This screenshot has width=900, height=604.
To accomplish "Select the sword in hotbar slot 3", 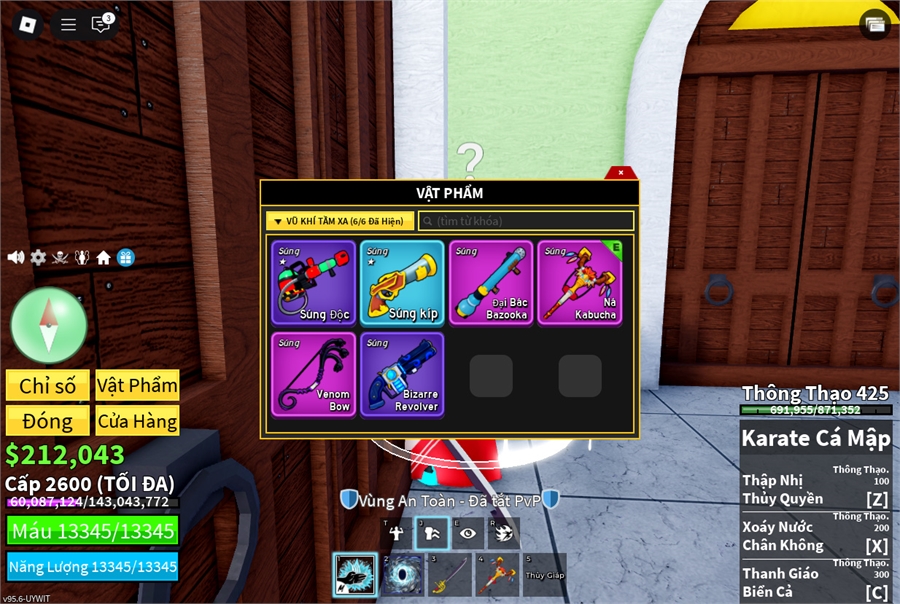I will click(449, 575).
